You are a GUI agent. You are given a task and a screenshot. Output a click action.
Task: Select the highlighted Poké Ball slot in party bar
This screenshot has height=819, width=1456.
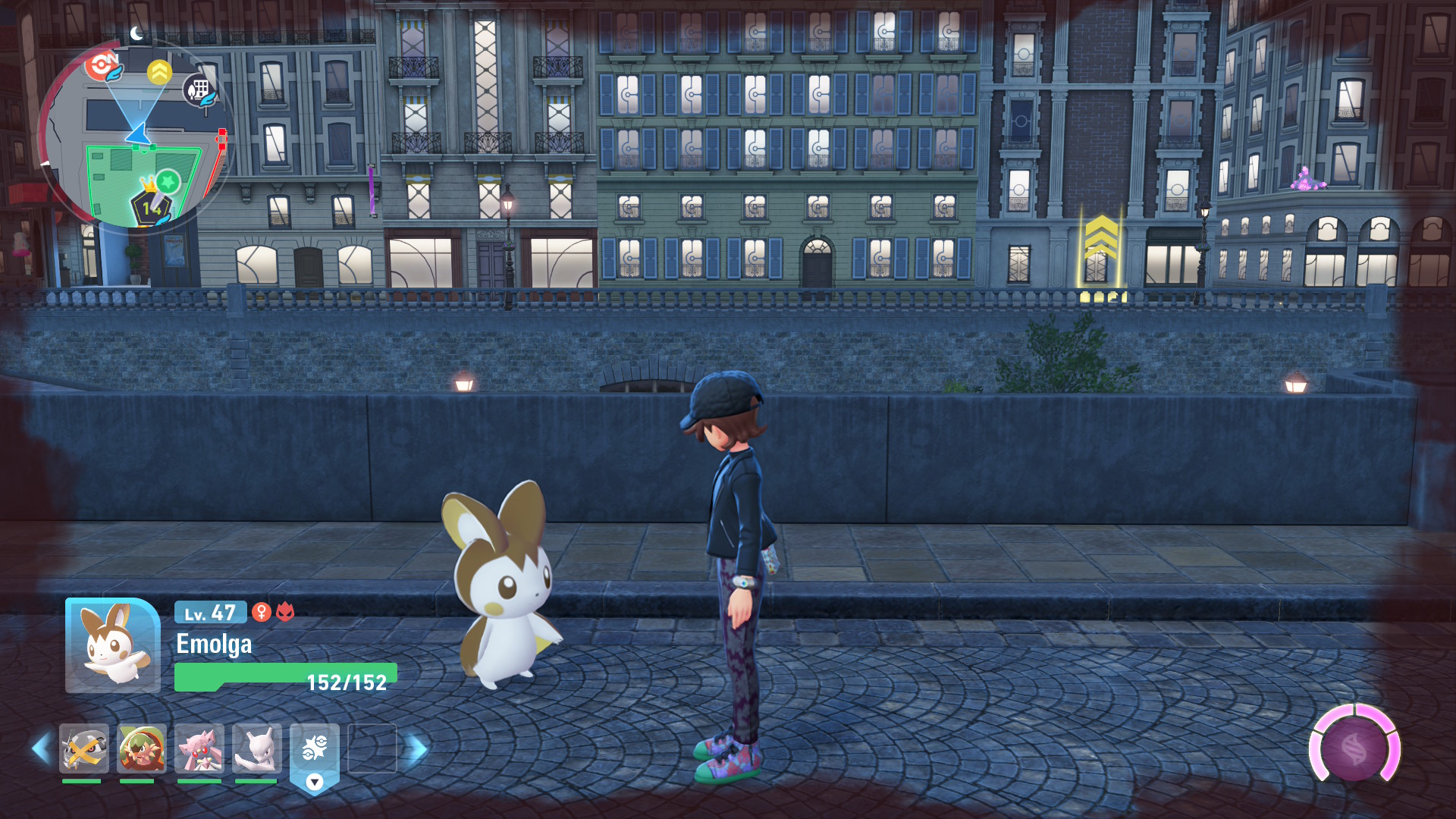314,749
